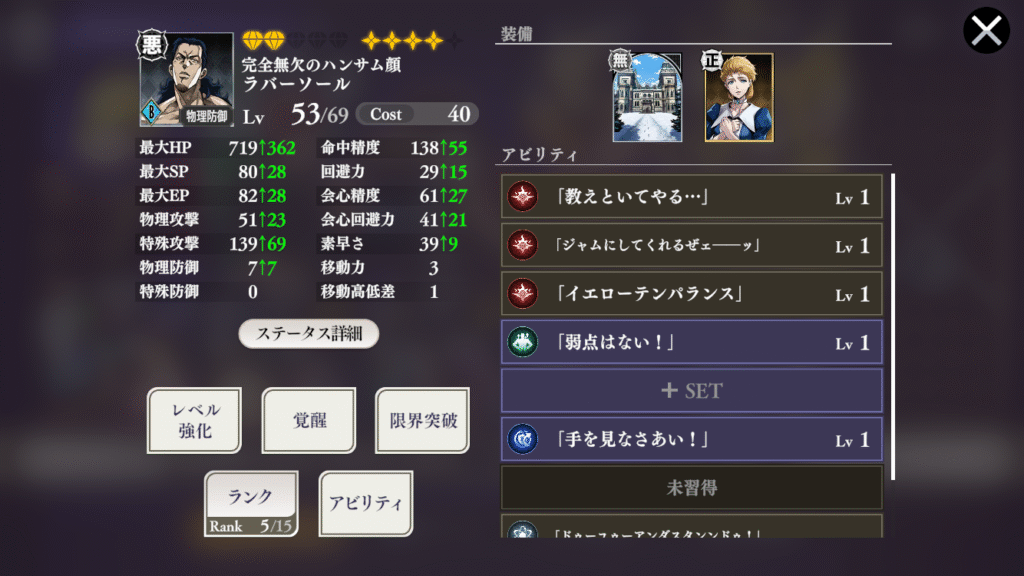The image size is (1024, 576).
Task: Select the 「手を見なさあい！」 ability slot
Action: tap(691, 439)
